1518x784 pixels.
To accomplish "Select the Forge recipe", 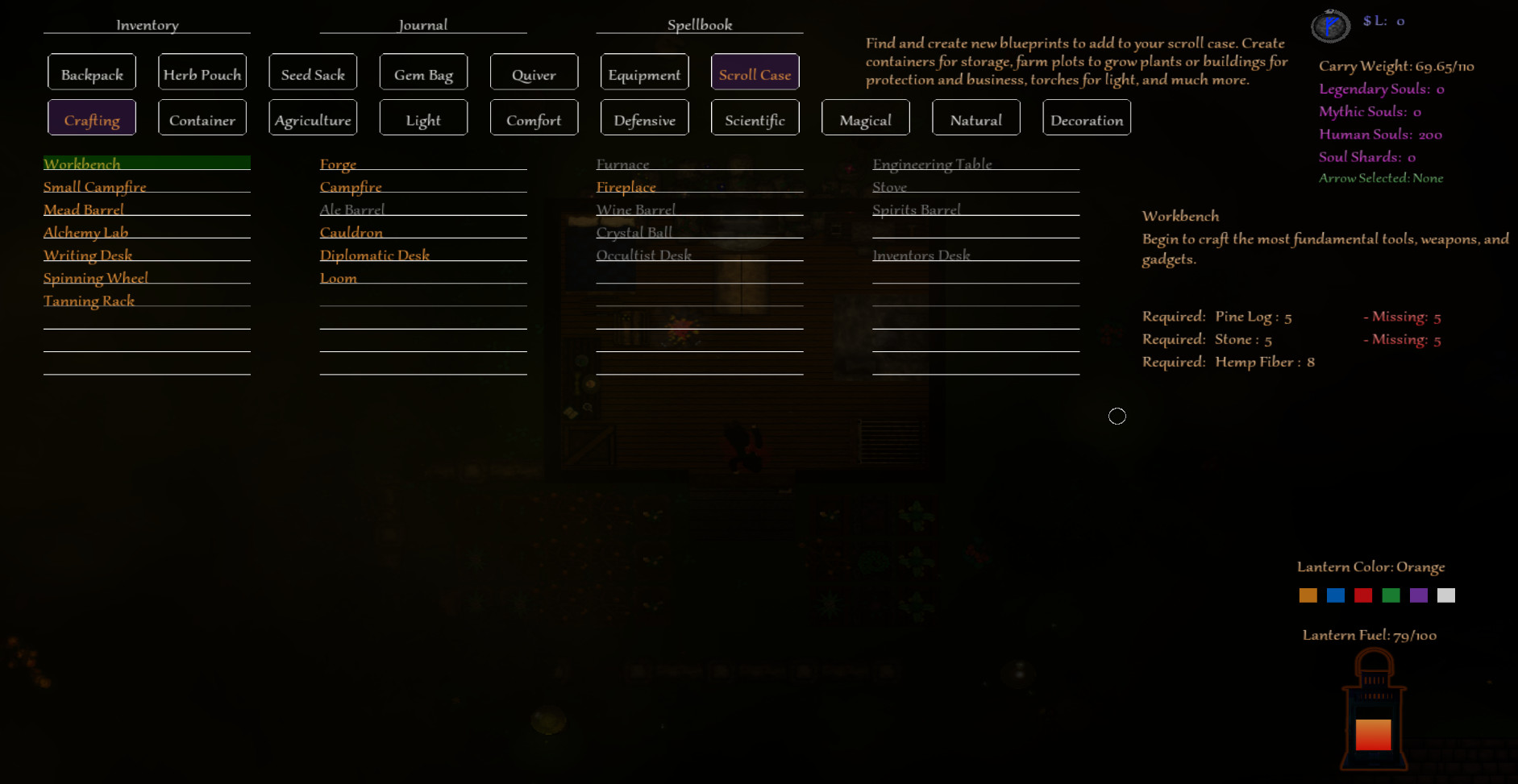I will point(338,164).
